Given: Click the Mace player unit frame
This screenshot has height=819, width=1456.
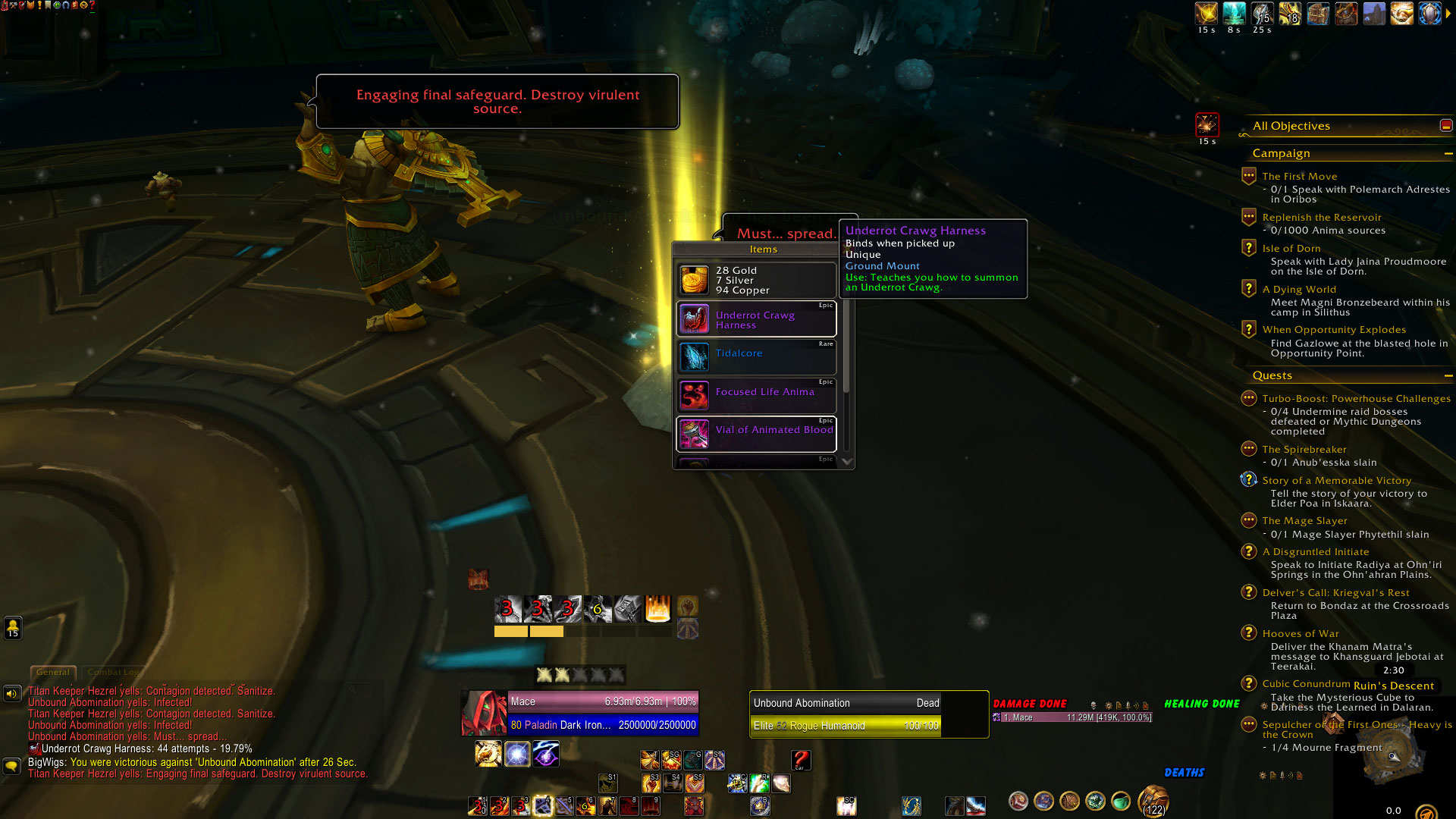Looking at the screenshot, I should (x=603, y=714).
